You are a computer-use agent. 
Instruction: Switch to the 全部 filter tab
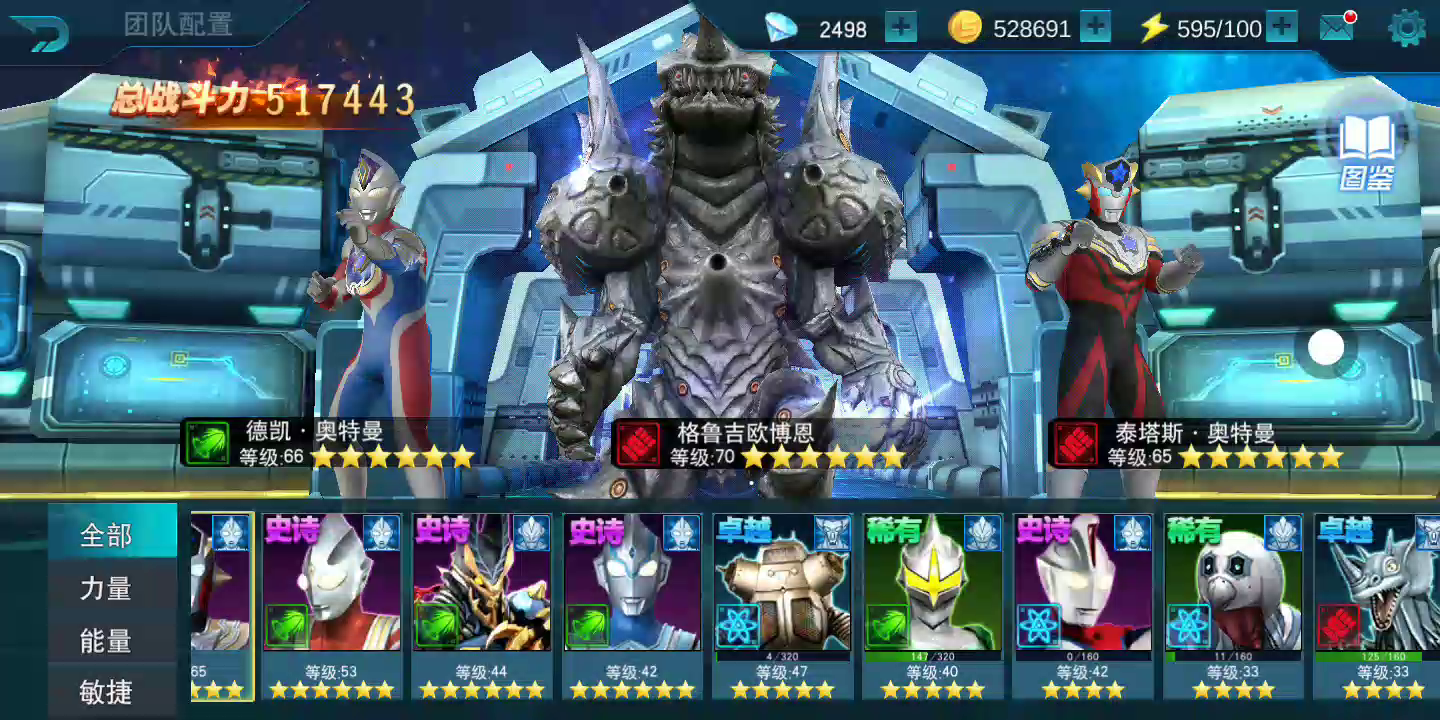[107, 536]
